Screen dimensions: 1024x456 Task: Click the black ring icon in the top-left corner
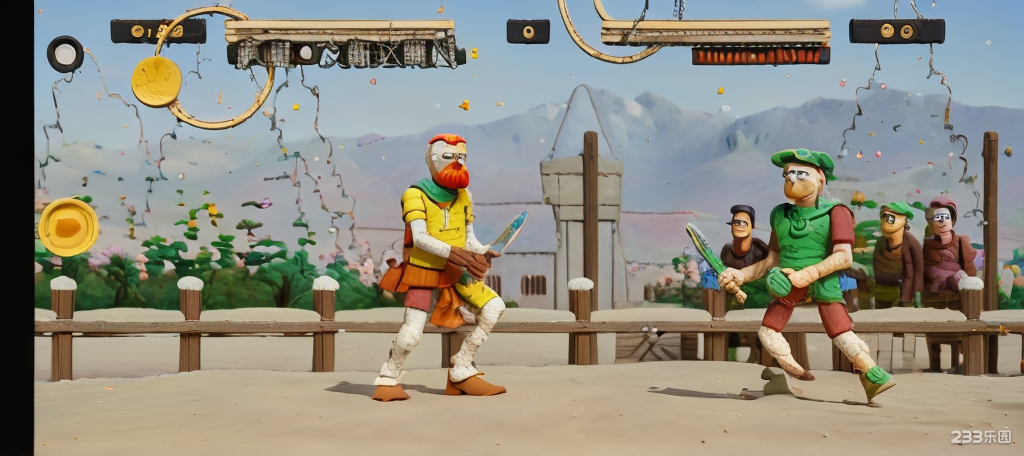point(65,53)
